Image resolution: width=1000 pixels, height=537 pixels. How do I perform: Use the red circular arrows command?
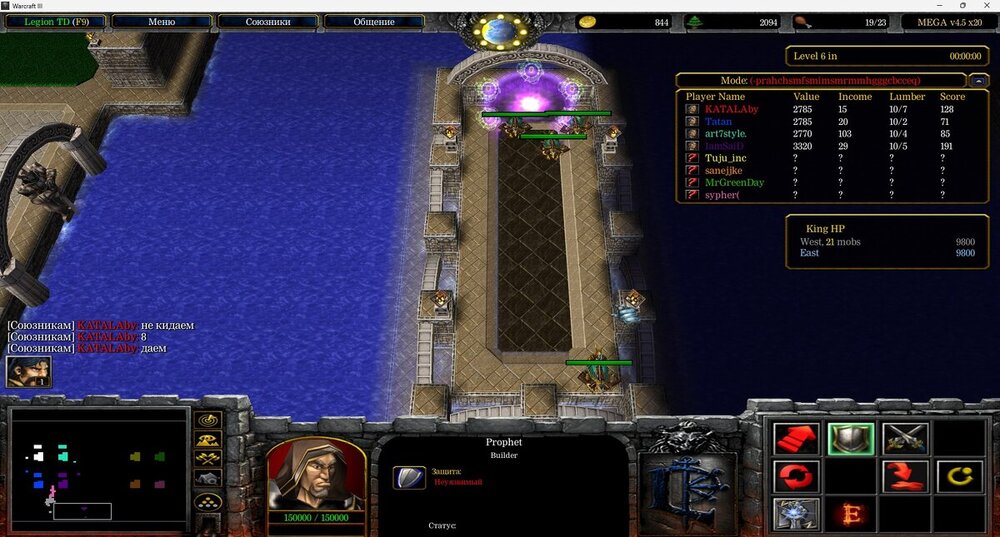pos(796,476)
